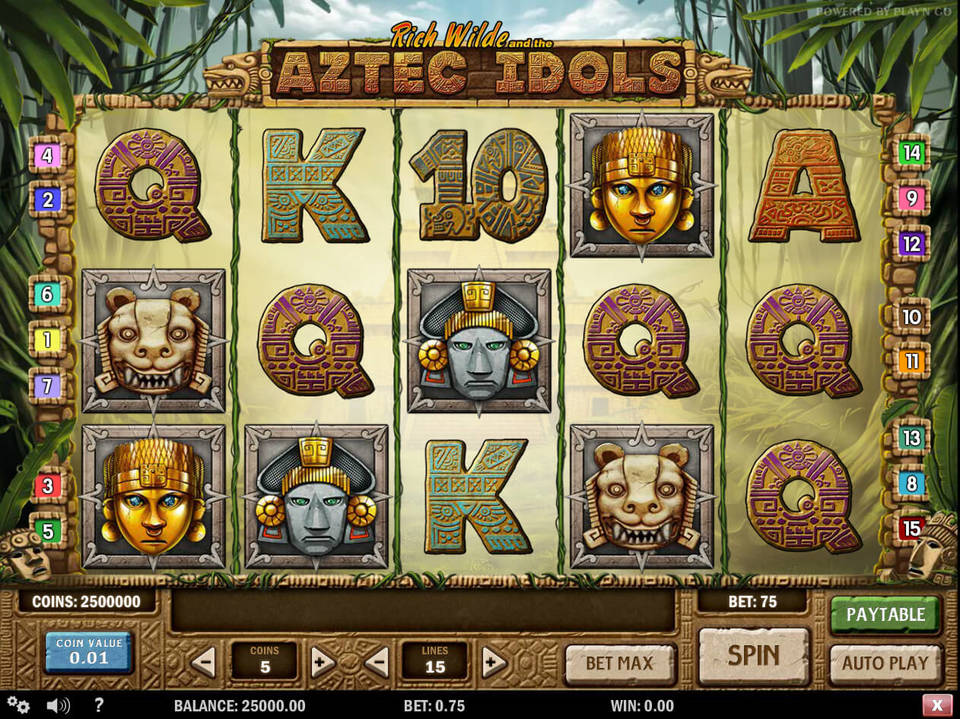Viewport: 960px width, 719px height.
Task: Change the coin value setting
Action: (x=89, y=652)
